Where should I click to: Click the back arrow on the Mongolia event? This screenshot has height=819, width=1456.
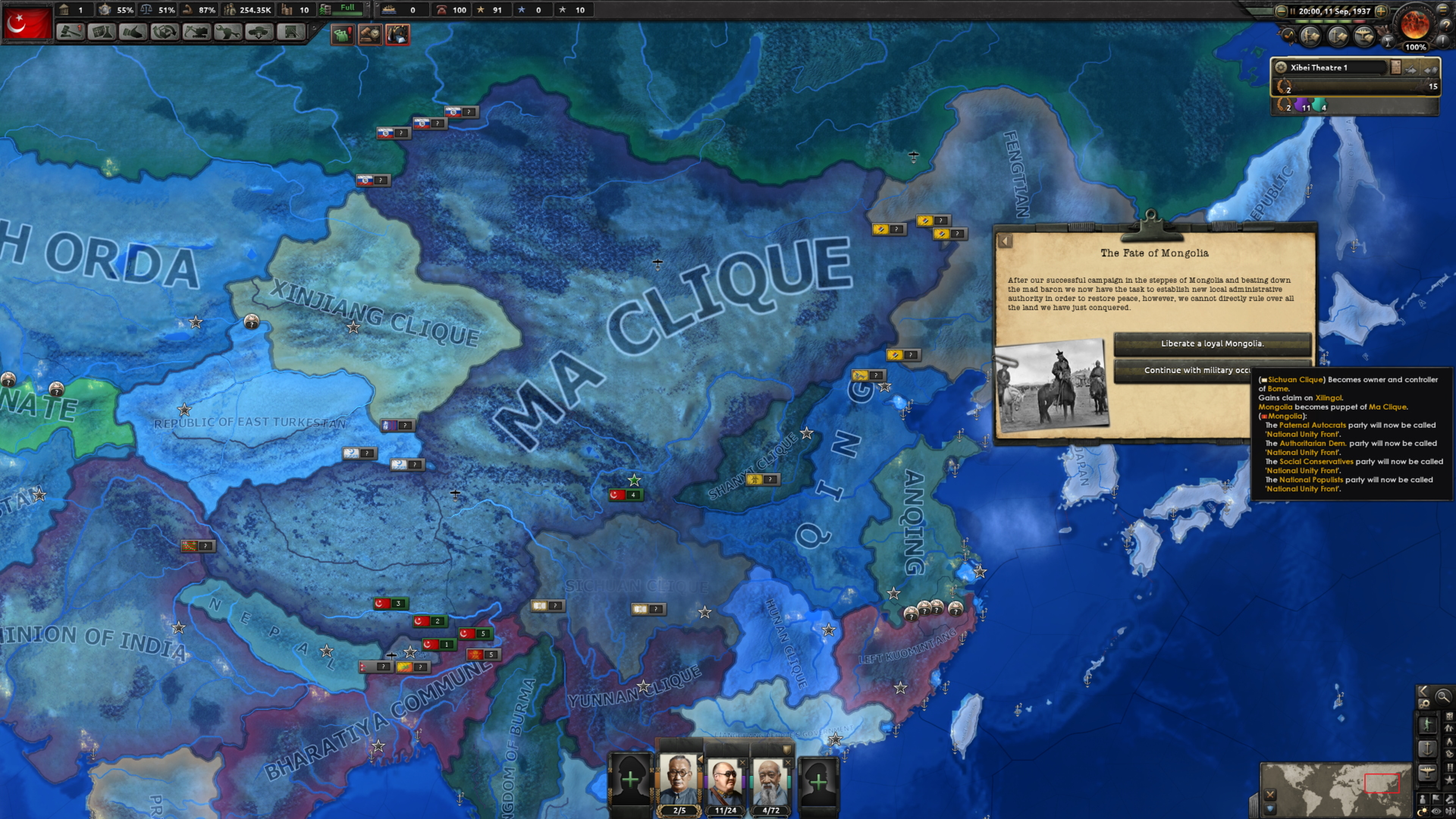pos(1006,240)
